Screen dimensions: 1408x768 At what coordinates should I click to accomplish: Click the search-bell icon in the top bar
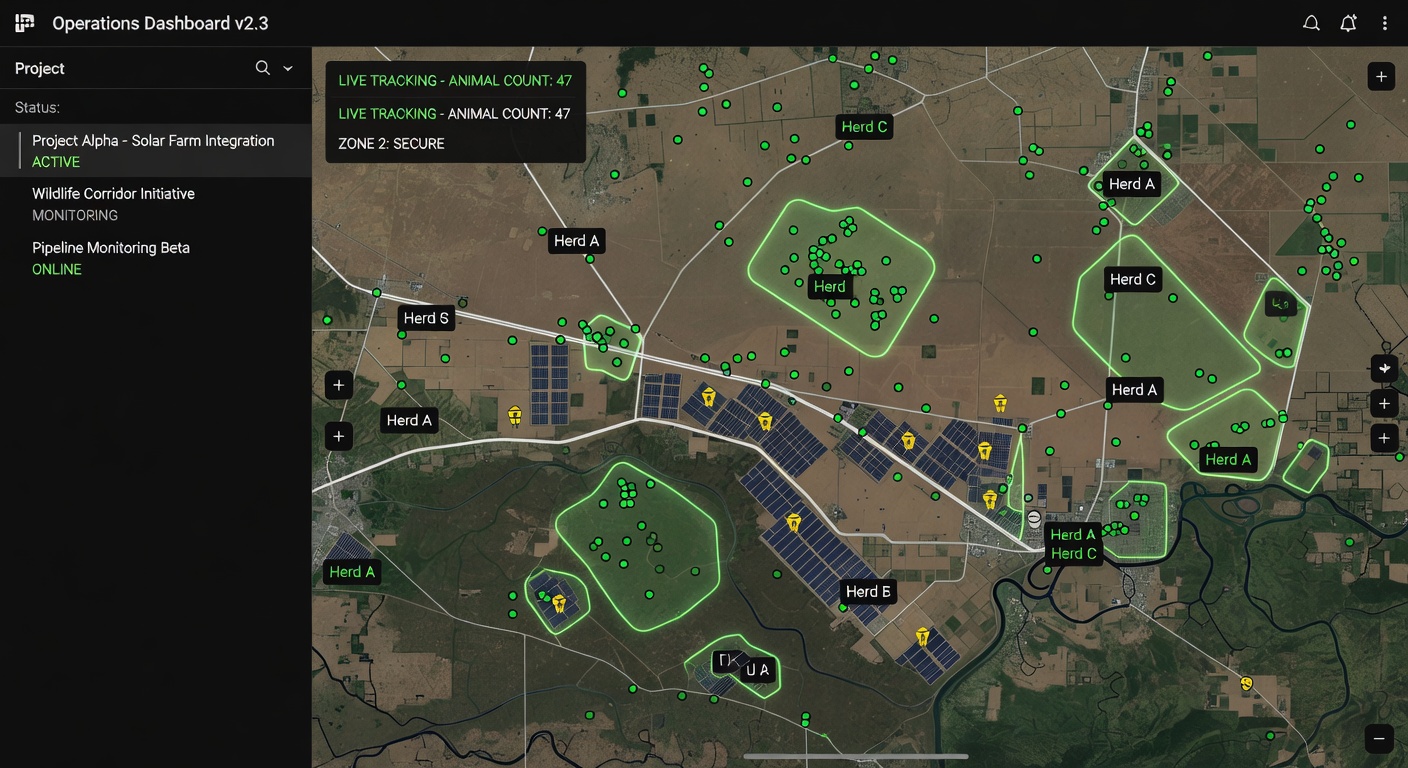coord(1311,22)
